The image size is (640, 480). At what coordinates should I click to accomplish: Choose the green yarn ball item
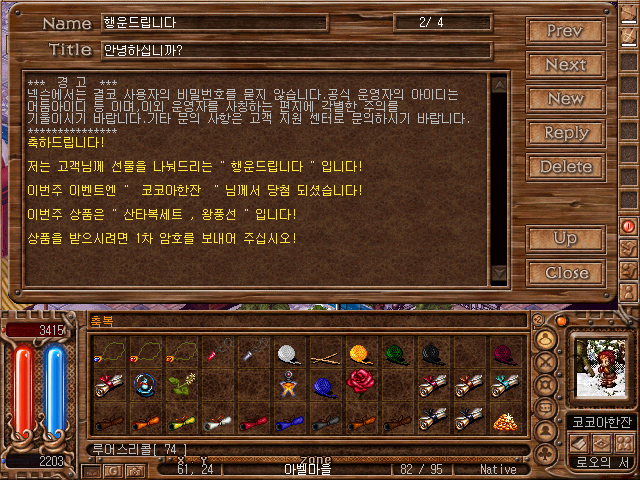click(395, 353)
